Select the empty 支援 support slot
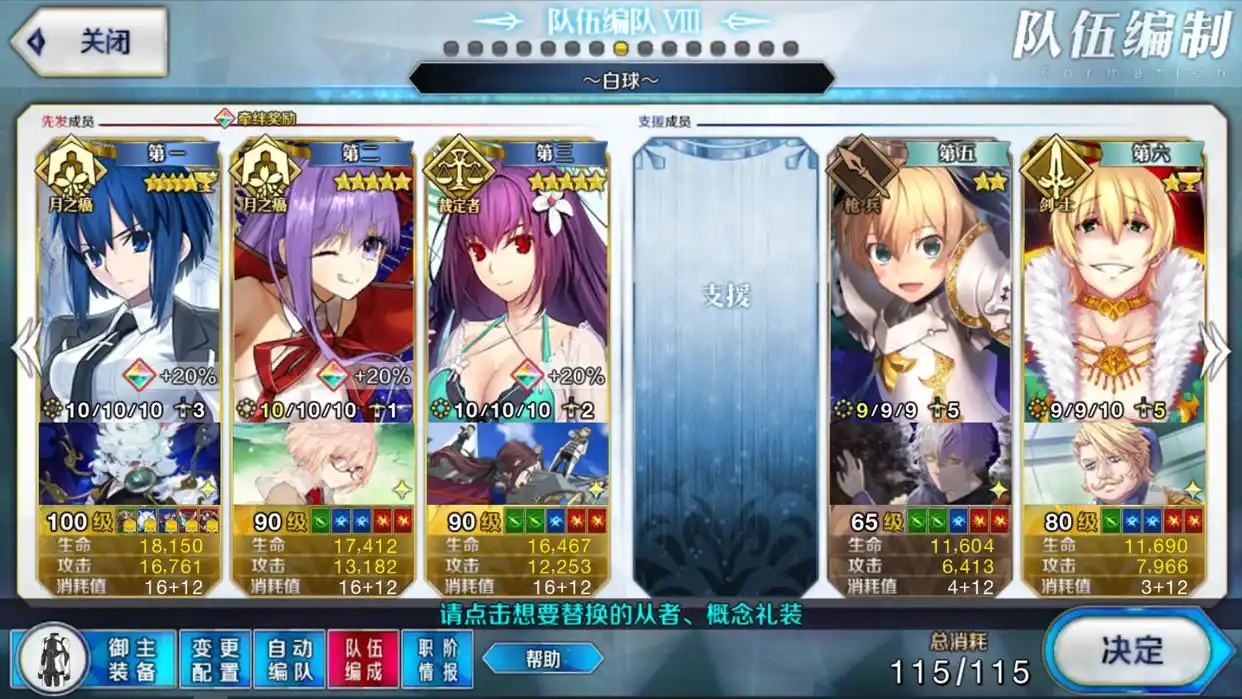Screen dimensions: 1242x699 [725, 365]
